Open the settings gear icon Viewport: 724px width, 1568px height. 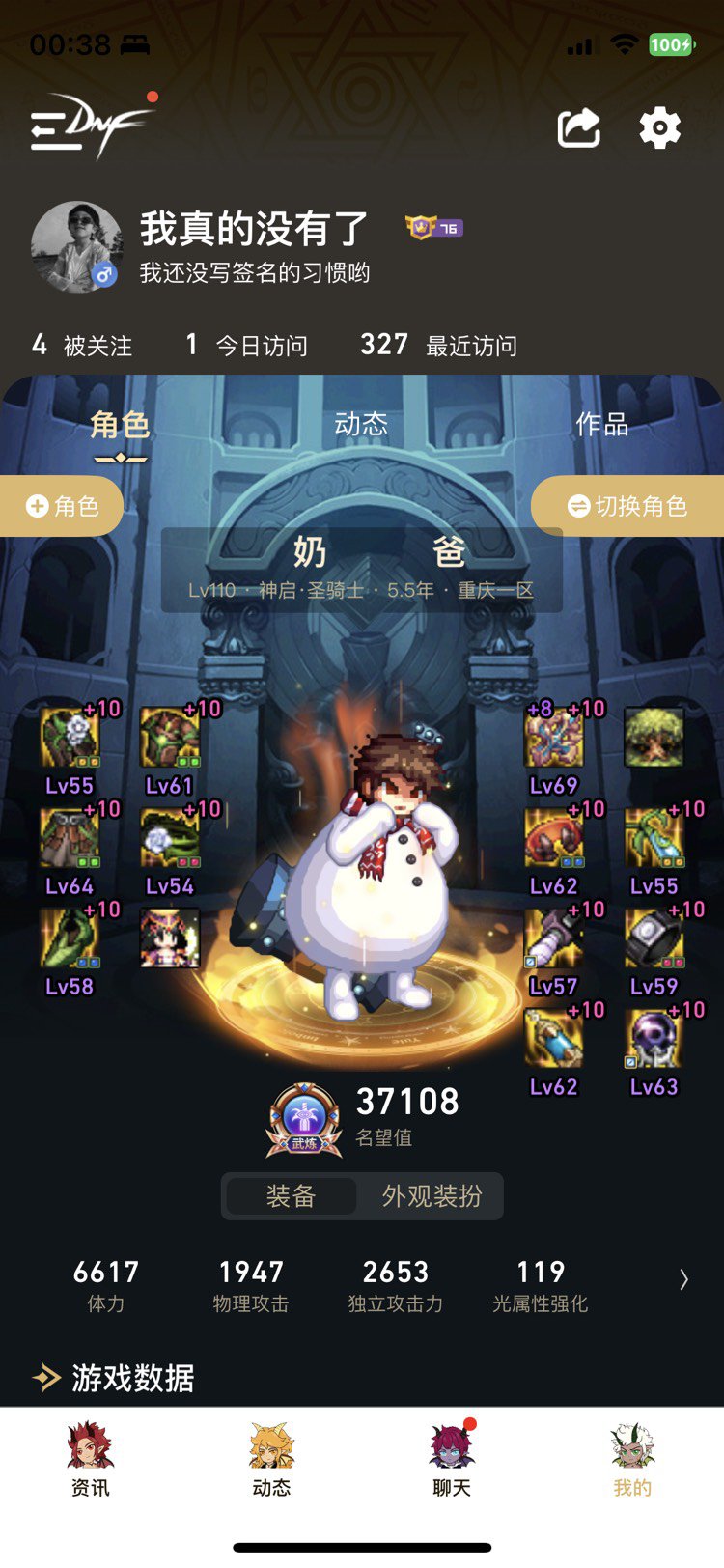(x=660, y=128)
